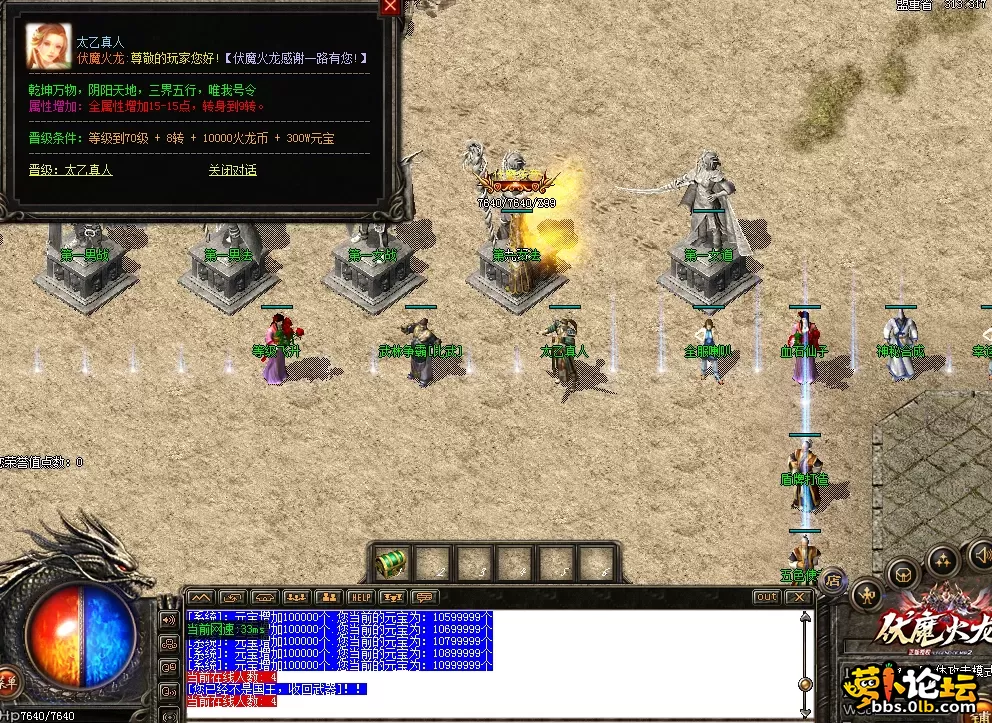Close the NPC dialogue with the red X
Image resolution: width=992 pixels, height=723 pixels.
click(390, 7)
